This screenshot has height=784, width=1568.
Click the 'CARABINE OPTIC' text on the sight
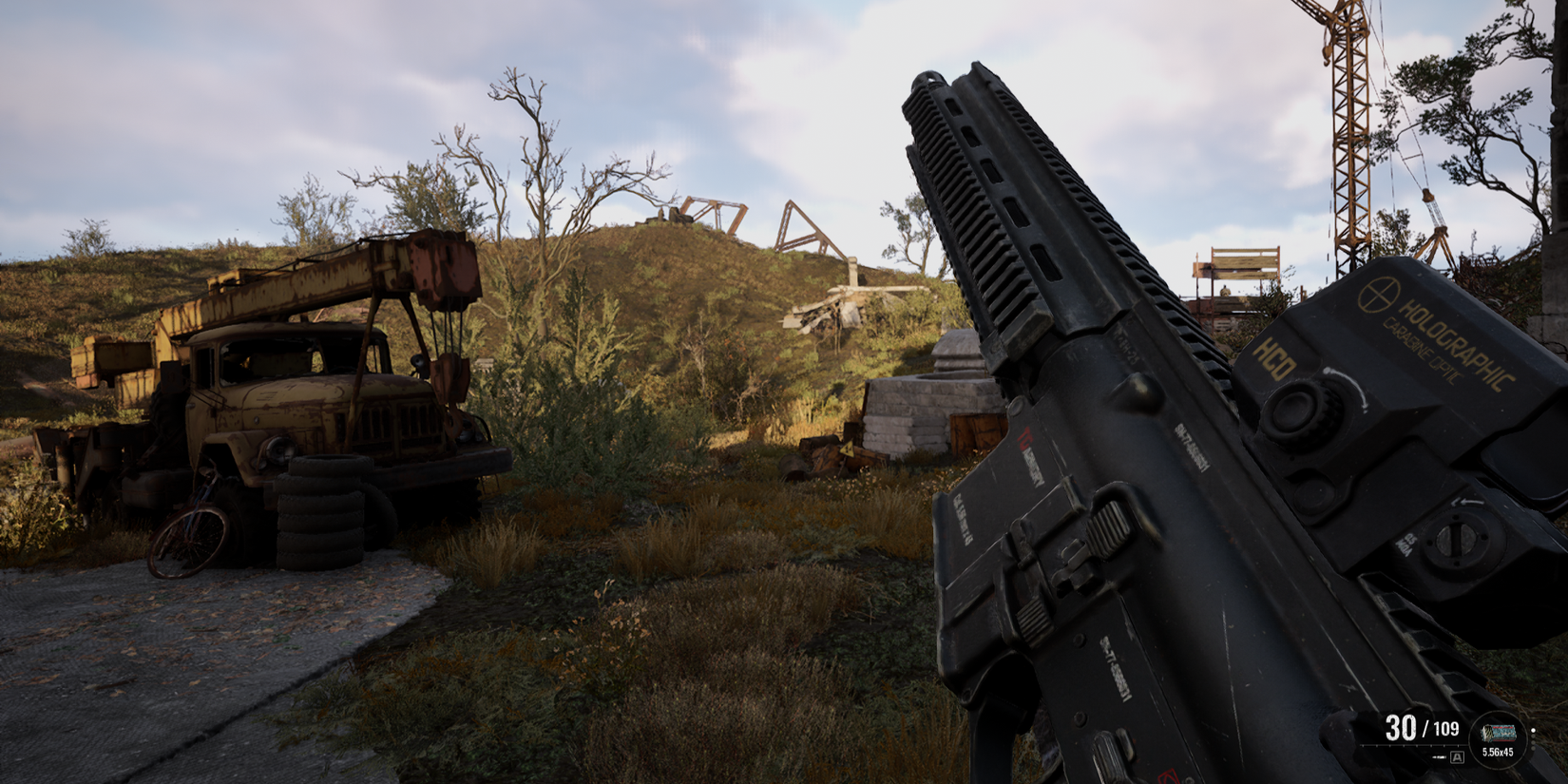click(1422, 352)
